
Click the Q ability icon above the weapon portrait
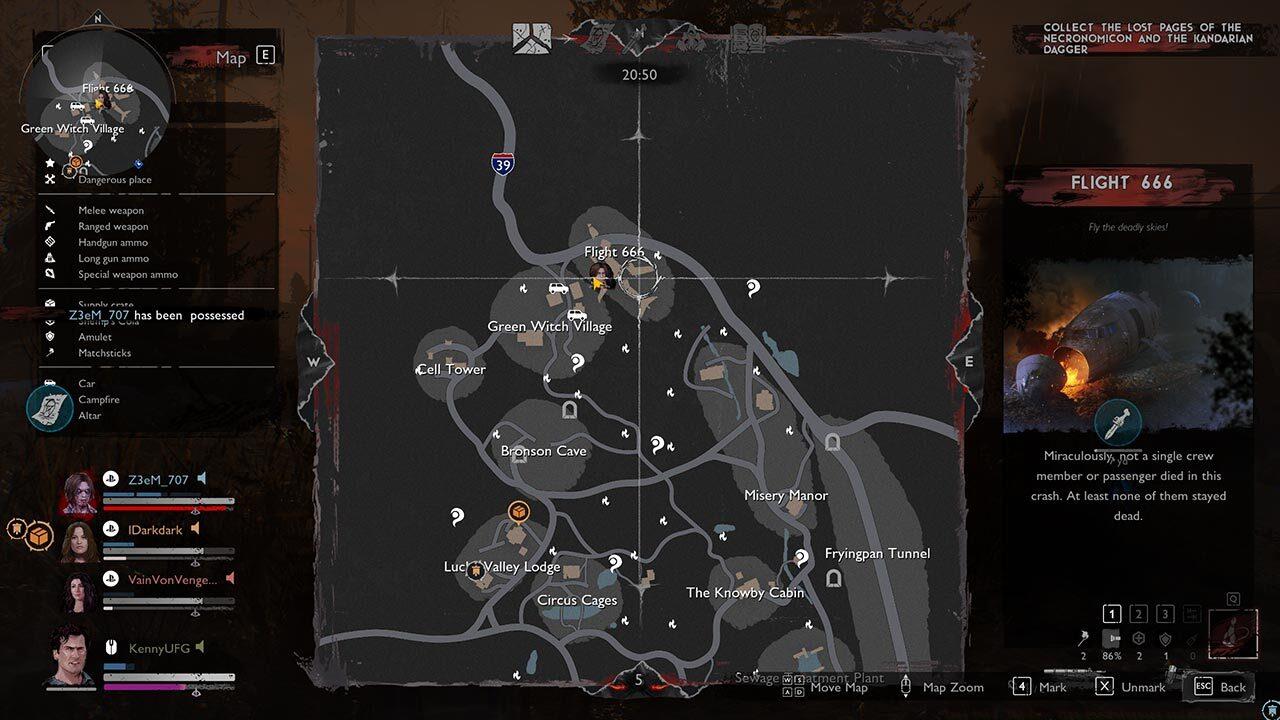pos(1233,598)
